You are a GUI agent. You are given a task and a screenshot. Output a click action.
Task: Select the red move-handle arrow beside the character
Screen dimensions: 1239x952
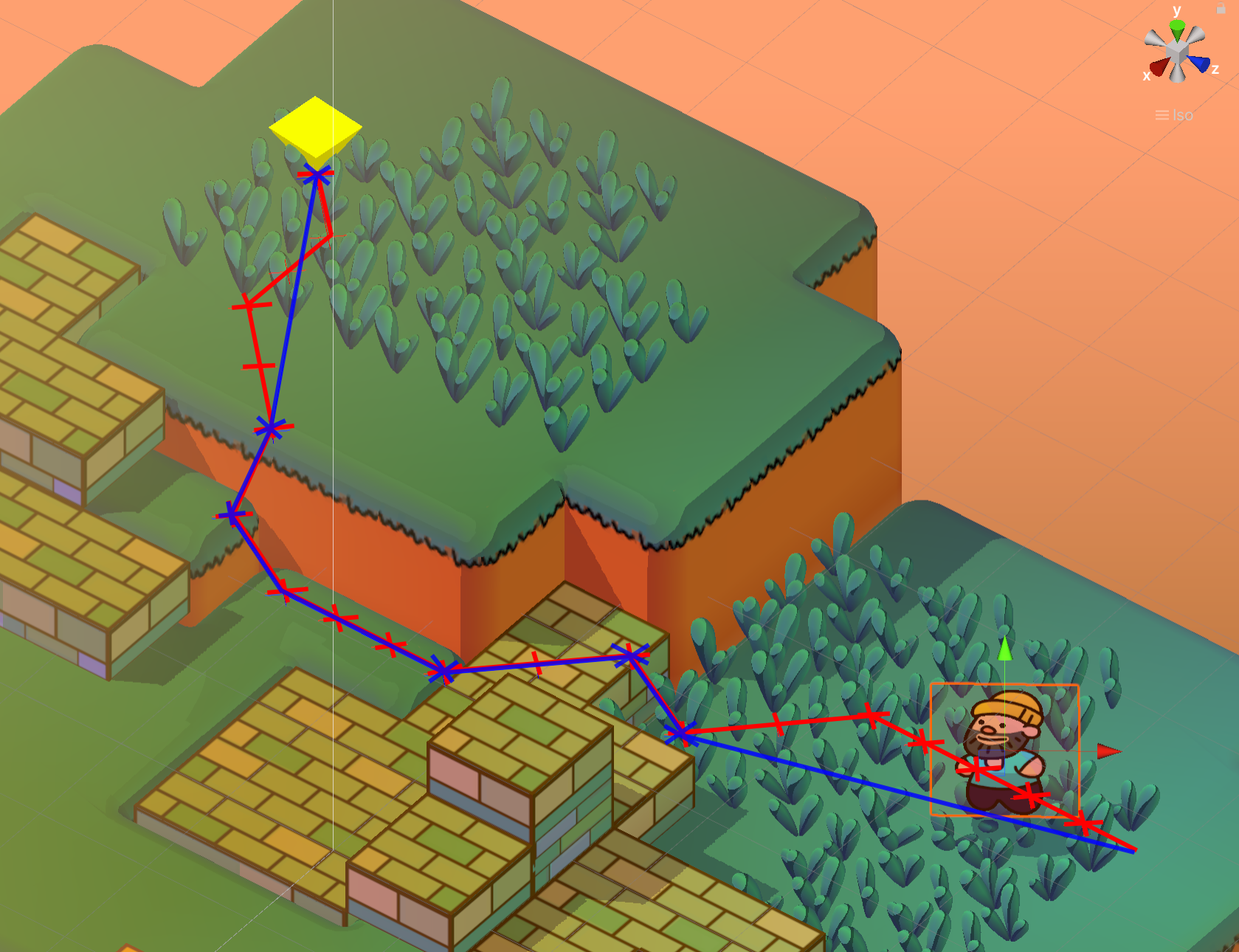pyautogui.click(x=1108, y=751)
